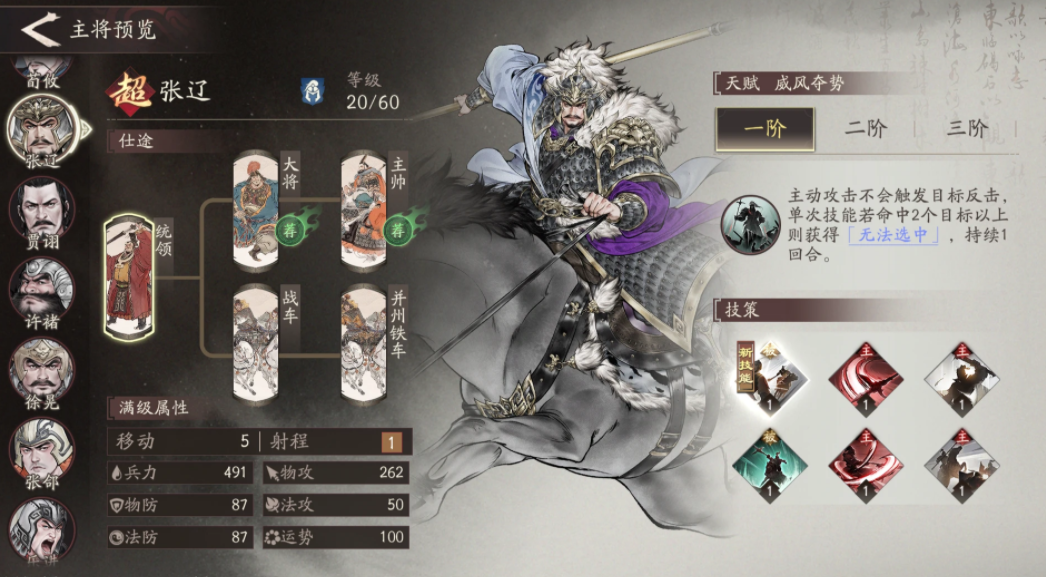Select the 一阶 talent tab
This screenshot has height=577, width=1046.
tap(764, 128)
